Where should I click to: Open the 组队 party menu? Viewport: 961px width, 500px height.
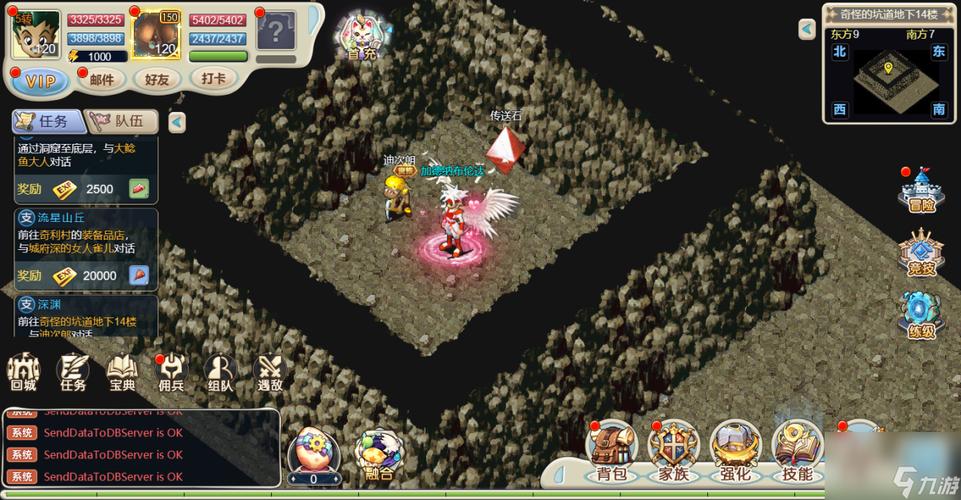[x=220, y=371]
